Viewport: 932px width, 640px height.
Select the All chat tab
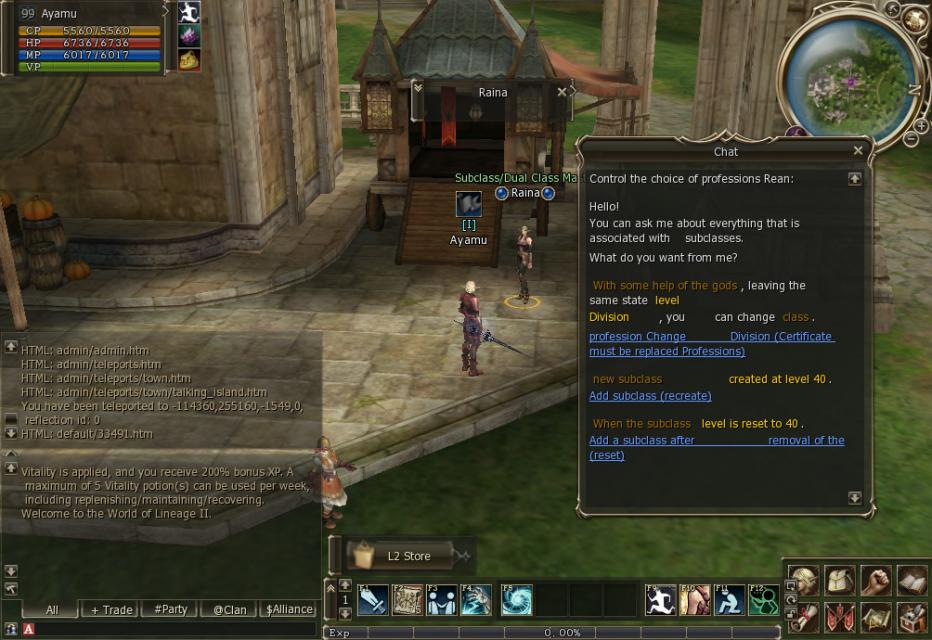coord(52,609)
